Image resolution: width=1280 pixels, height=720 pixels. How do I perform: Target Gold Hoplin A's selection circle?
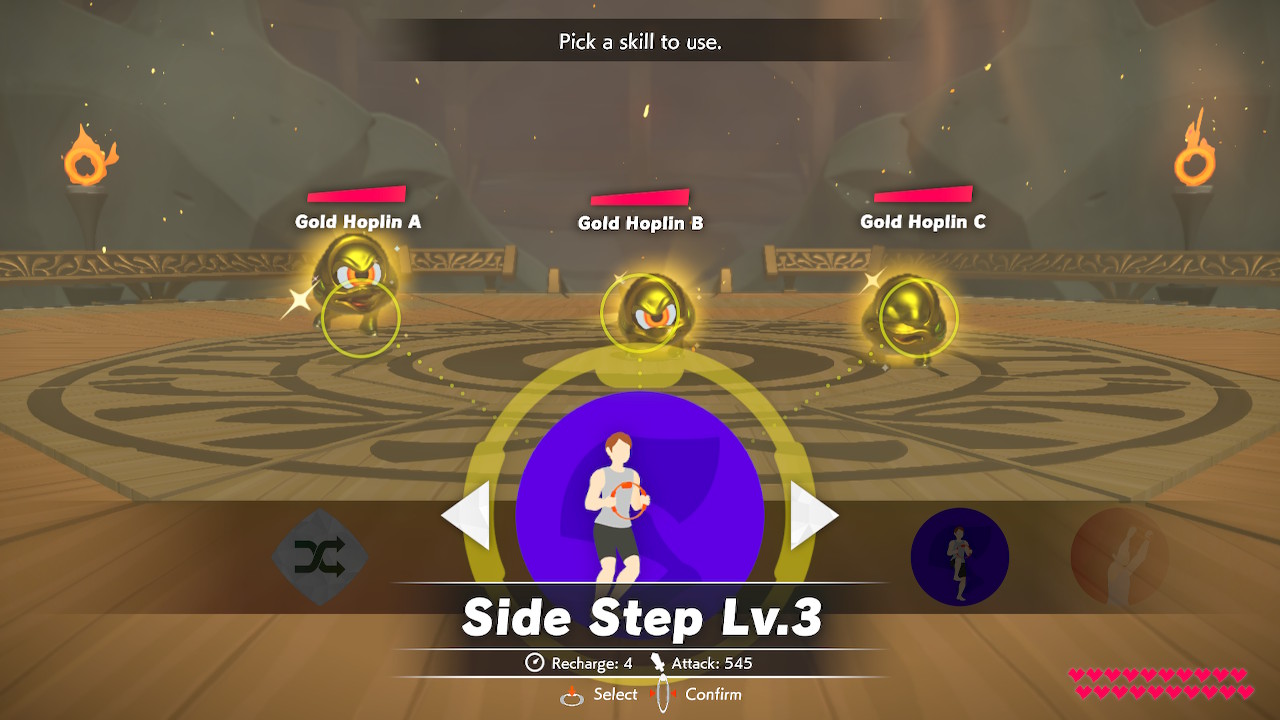click(x=358, y=318)
